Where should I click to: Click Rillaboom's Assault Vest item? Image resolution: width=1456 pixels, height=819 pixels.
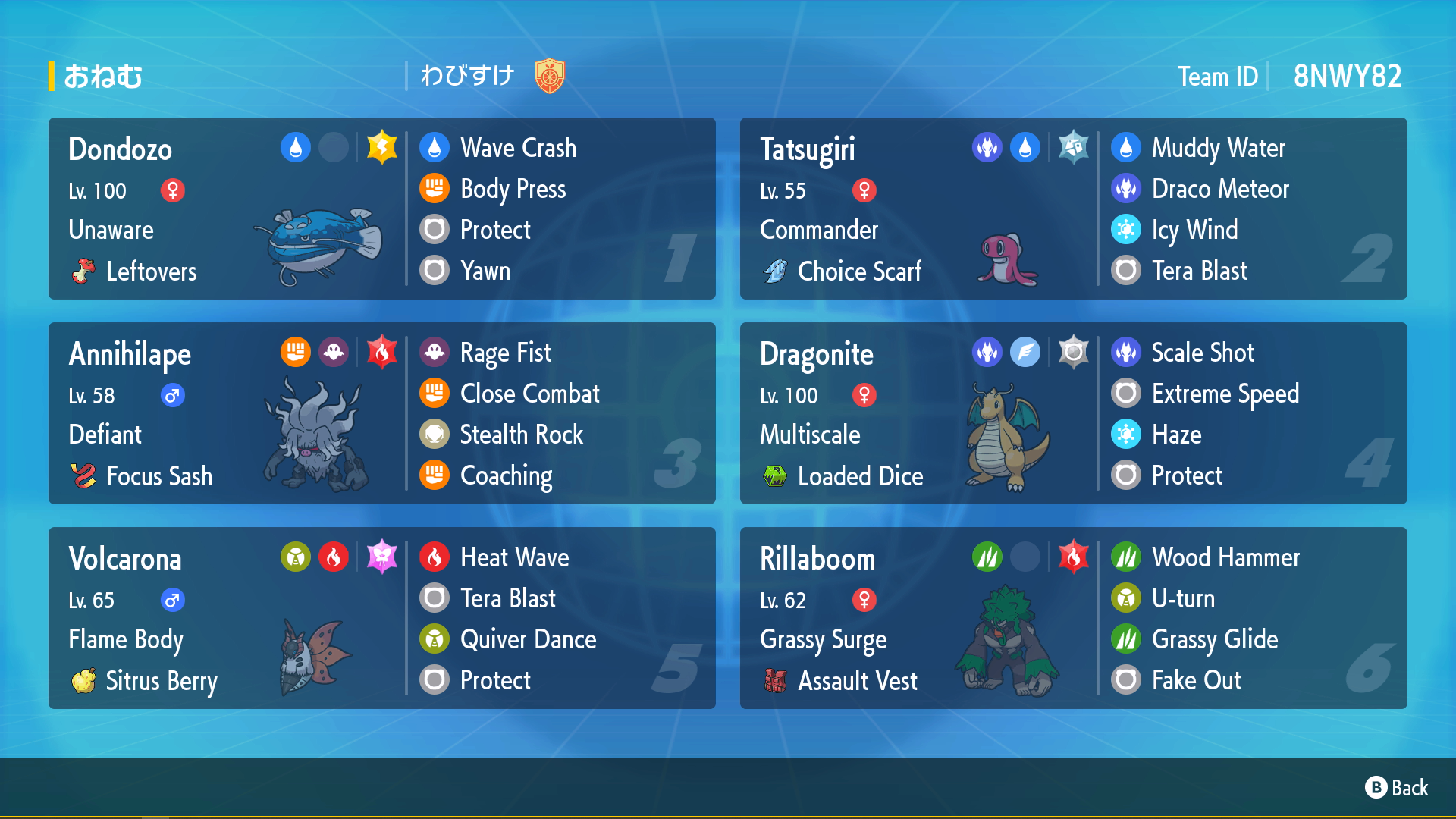click(857, 681)
